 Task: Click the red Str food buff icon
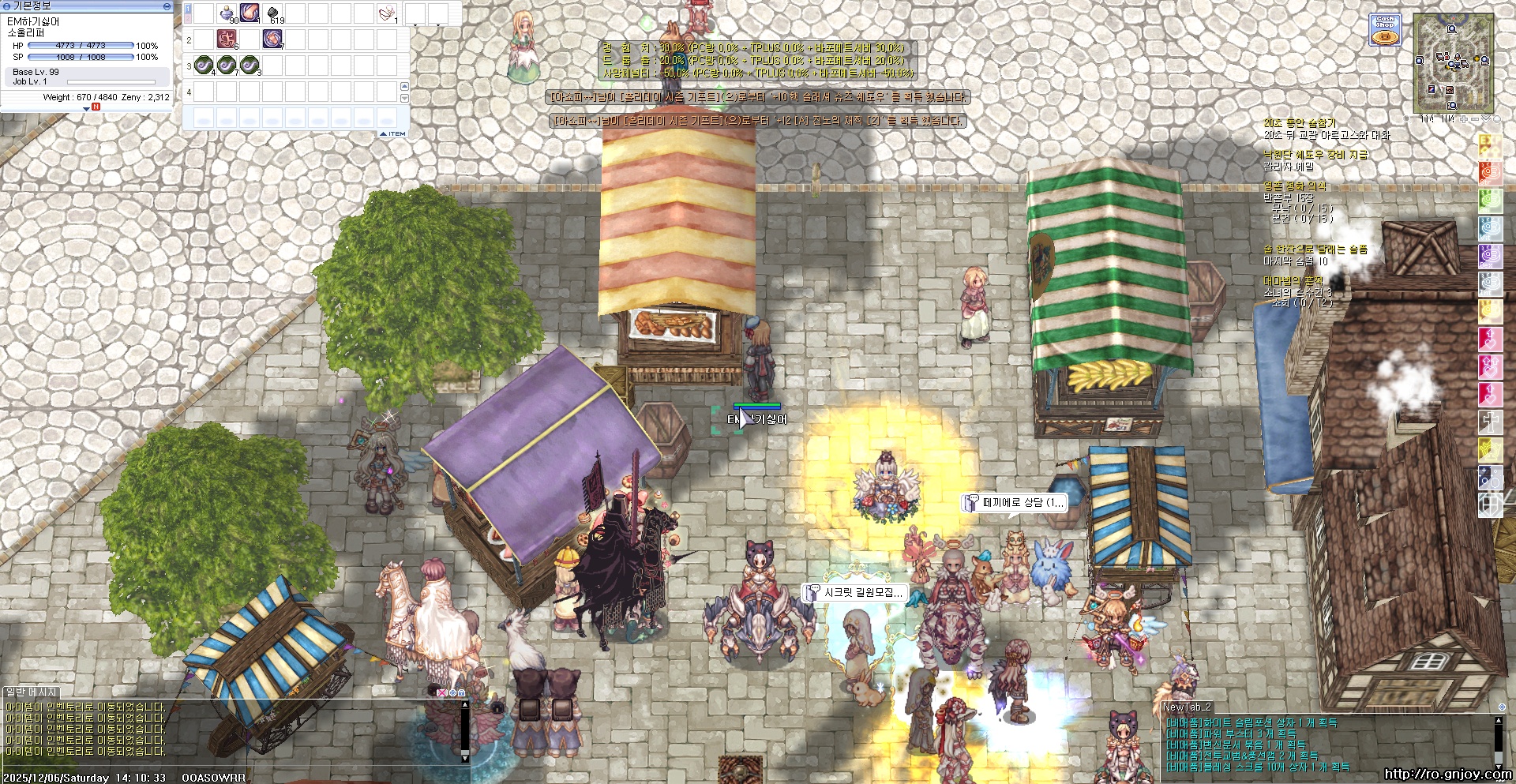pyautogui.click(x=1490, y=172)
